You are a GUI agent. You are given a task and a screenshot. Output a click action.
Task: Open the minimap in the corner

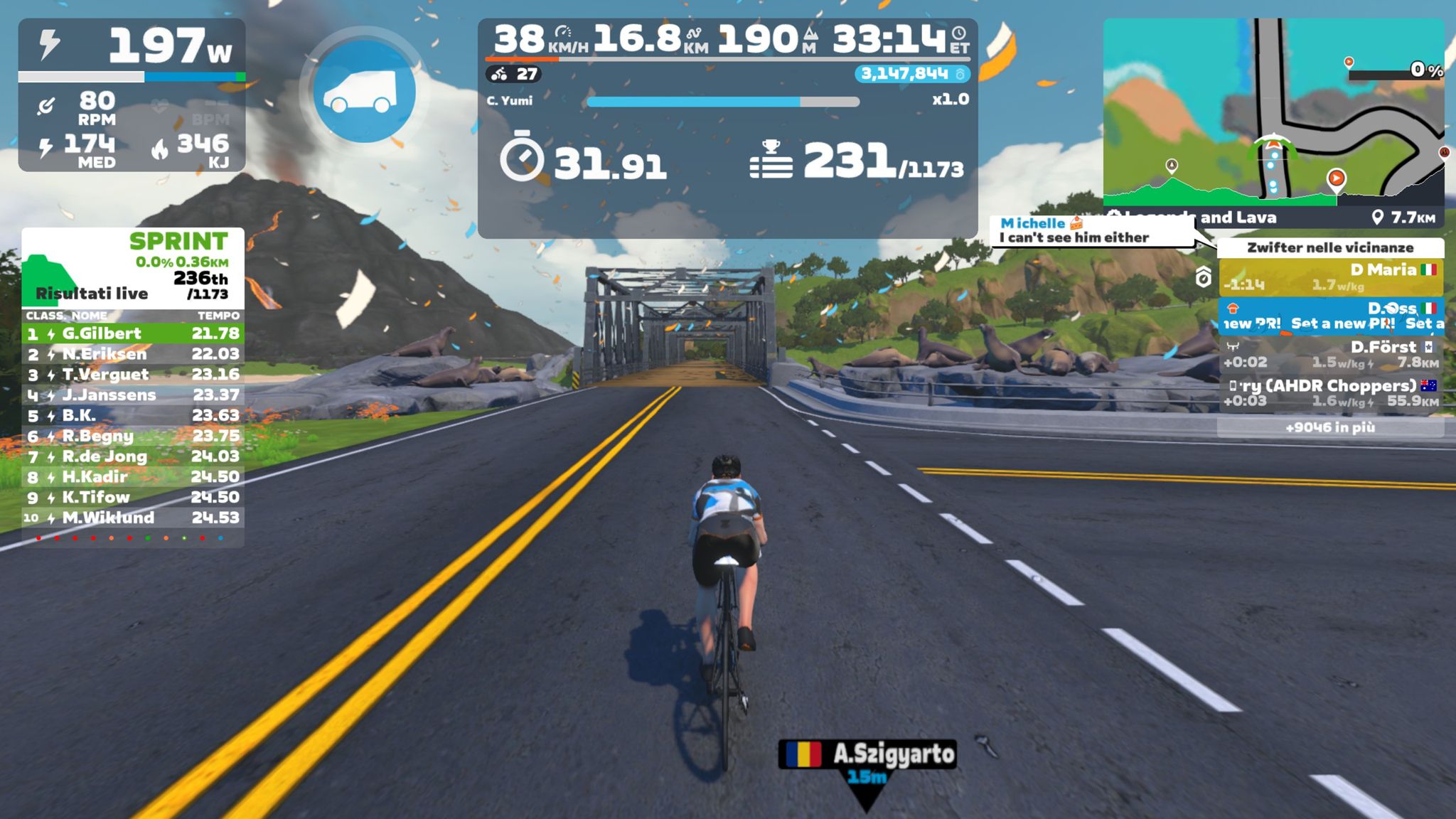[1273, 114]
